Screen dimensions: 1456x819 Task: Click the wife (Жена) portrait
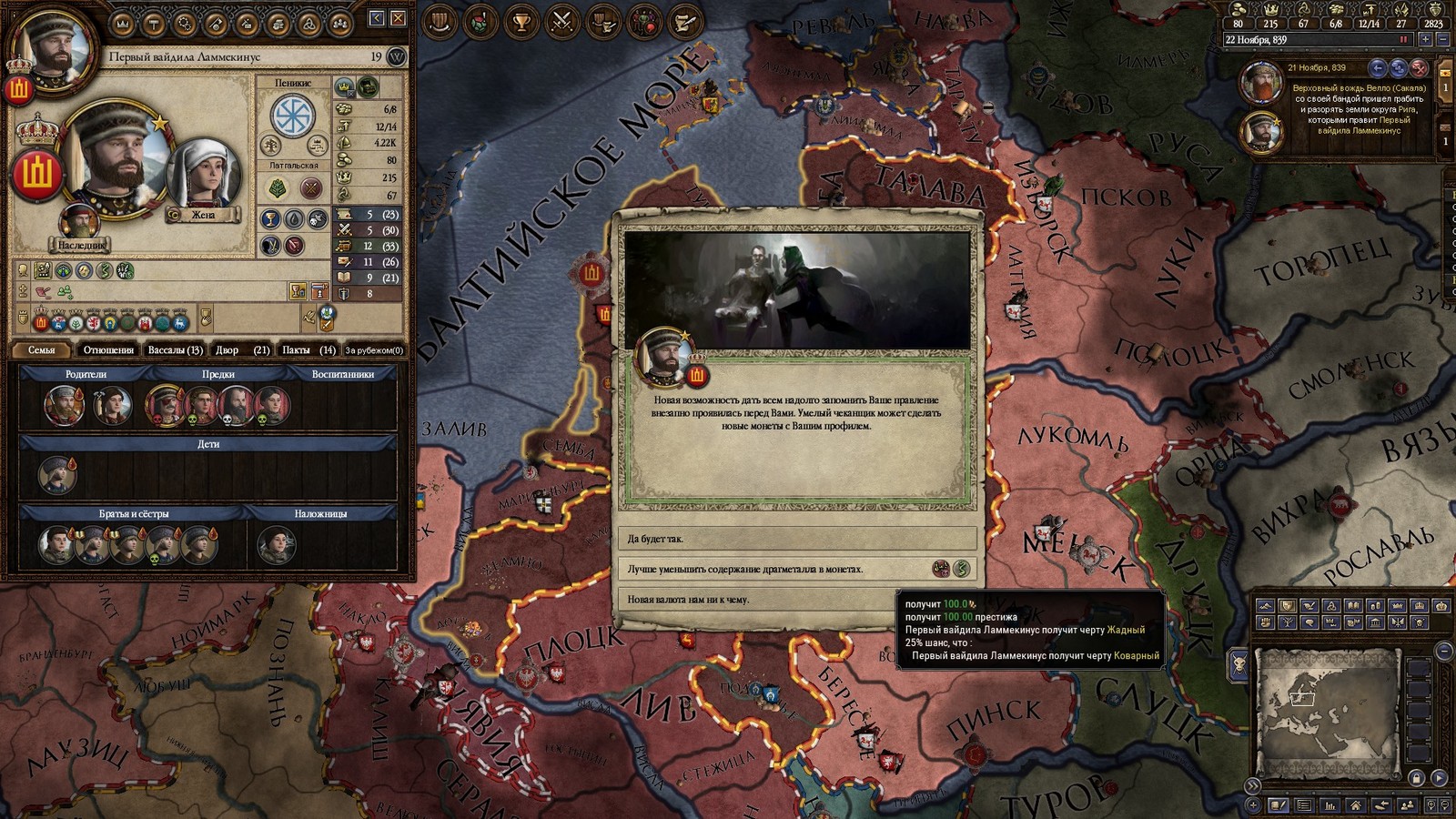[203, 175]
